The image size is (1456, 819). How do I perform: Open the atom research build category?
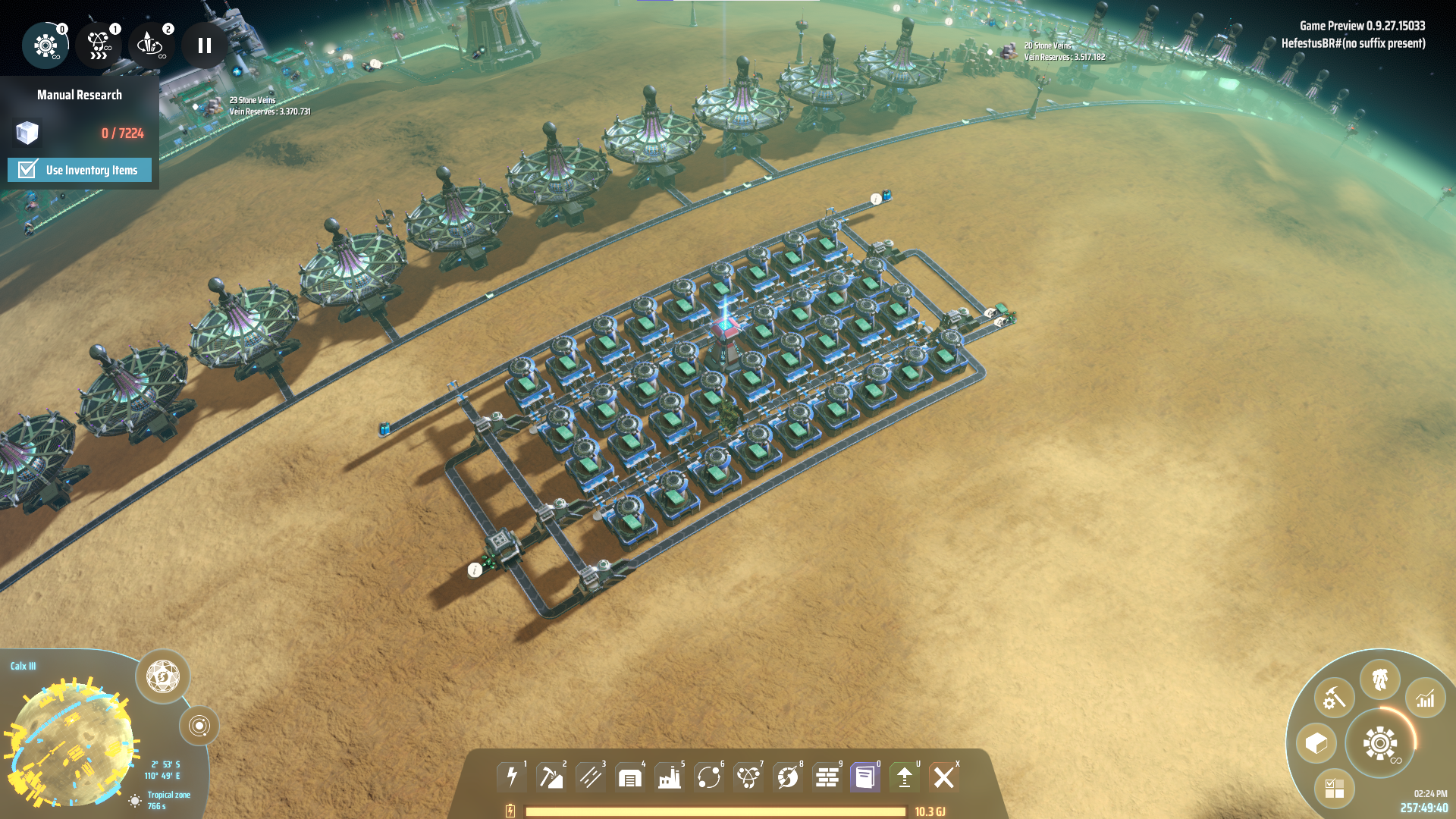[748, 777]
